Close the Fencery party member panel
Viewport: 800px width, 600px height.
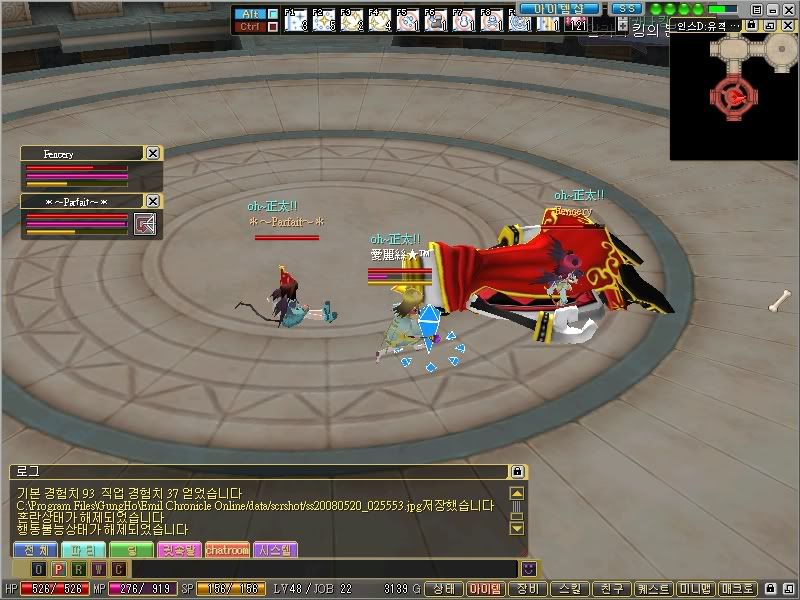152,153
